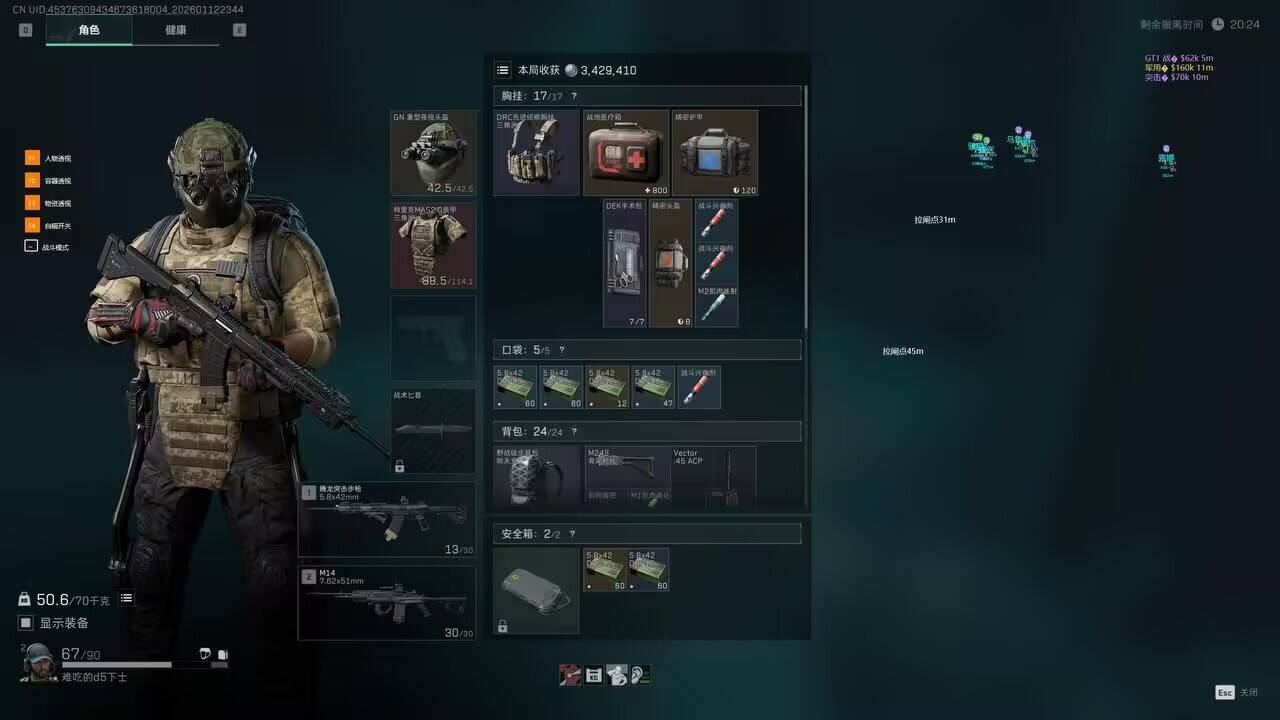Choose the MAS 2.0 body armor slot
1280x720 pixels.
[433, 245]
